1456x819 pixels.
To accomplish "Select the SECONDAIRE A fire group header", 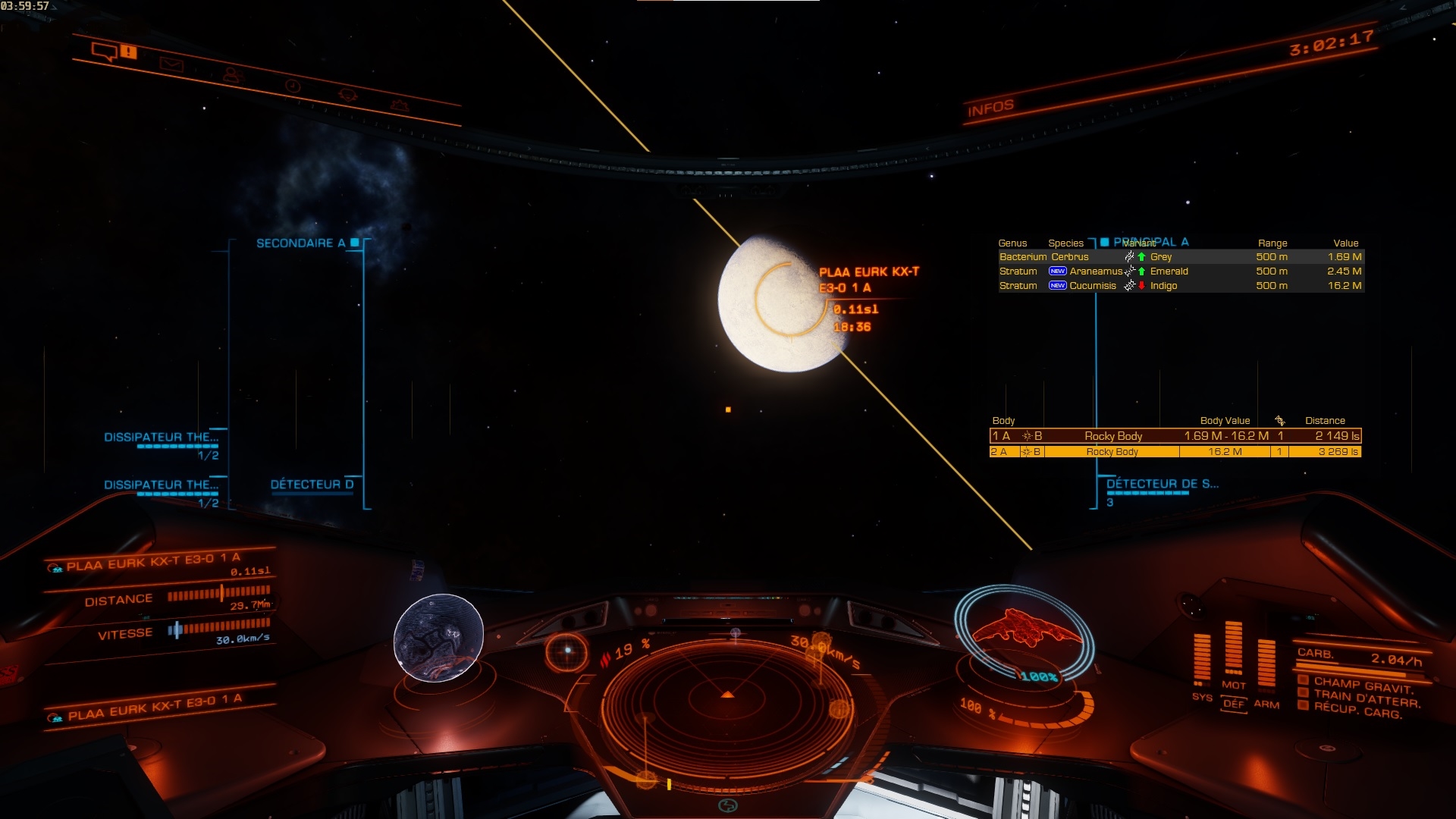I will coord(300,243).
